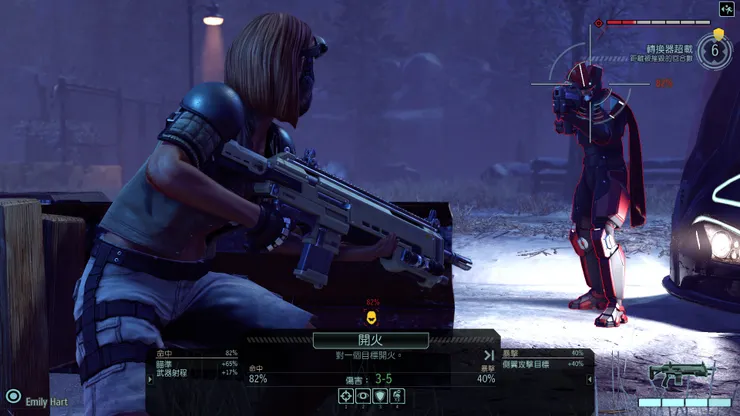Use the shield Hunker Down ability
Image resolution: width=740 pixels, height=416 pixels.
click(x=380, y=397)
